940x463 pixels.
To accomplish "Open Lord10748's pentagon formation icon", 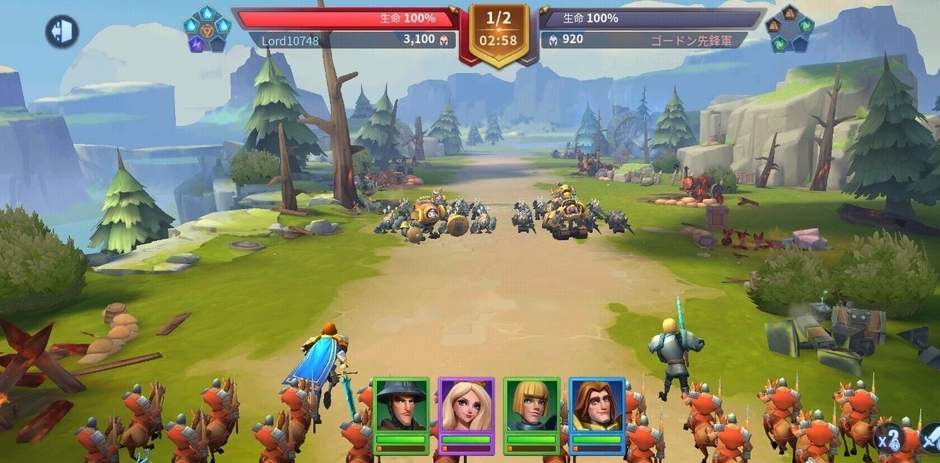I will [206, 30].
